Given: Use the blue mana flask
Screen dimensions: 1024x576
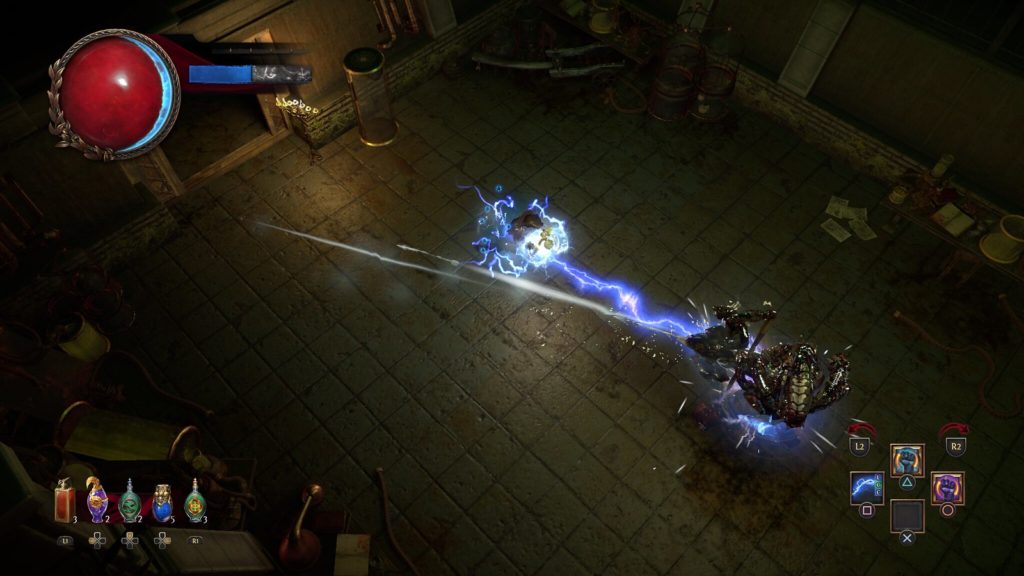Looking at the screenshot, I should coord(163,501).
